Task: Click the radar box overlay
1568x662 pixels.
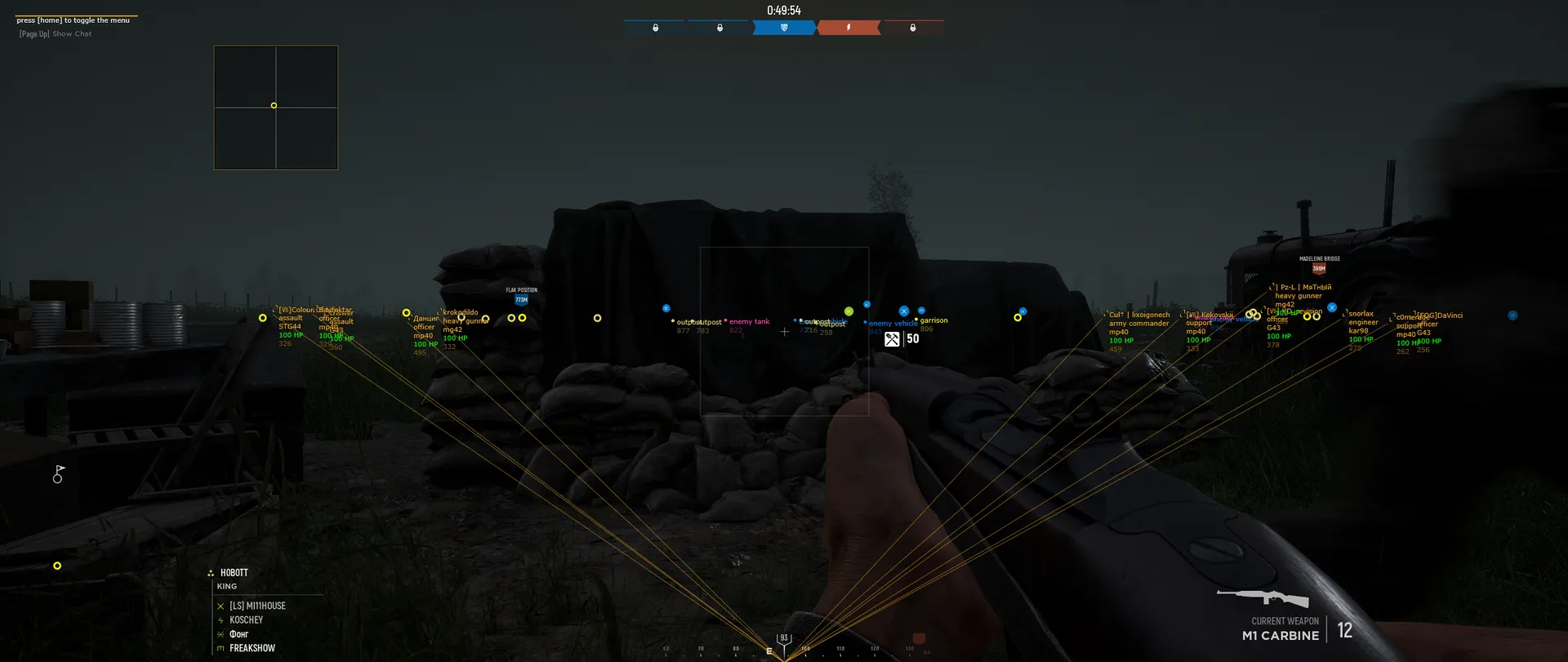Action: (x=276, y=107)
